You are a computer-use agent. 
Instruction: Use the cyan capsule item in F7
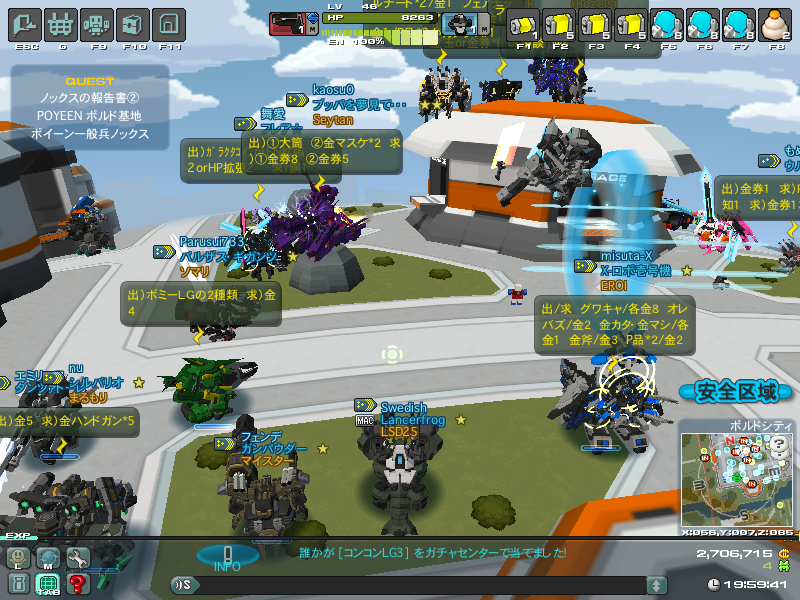[740, 24]
